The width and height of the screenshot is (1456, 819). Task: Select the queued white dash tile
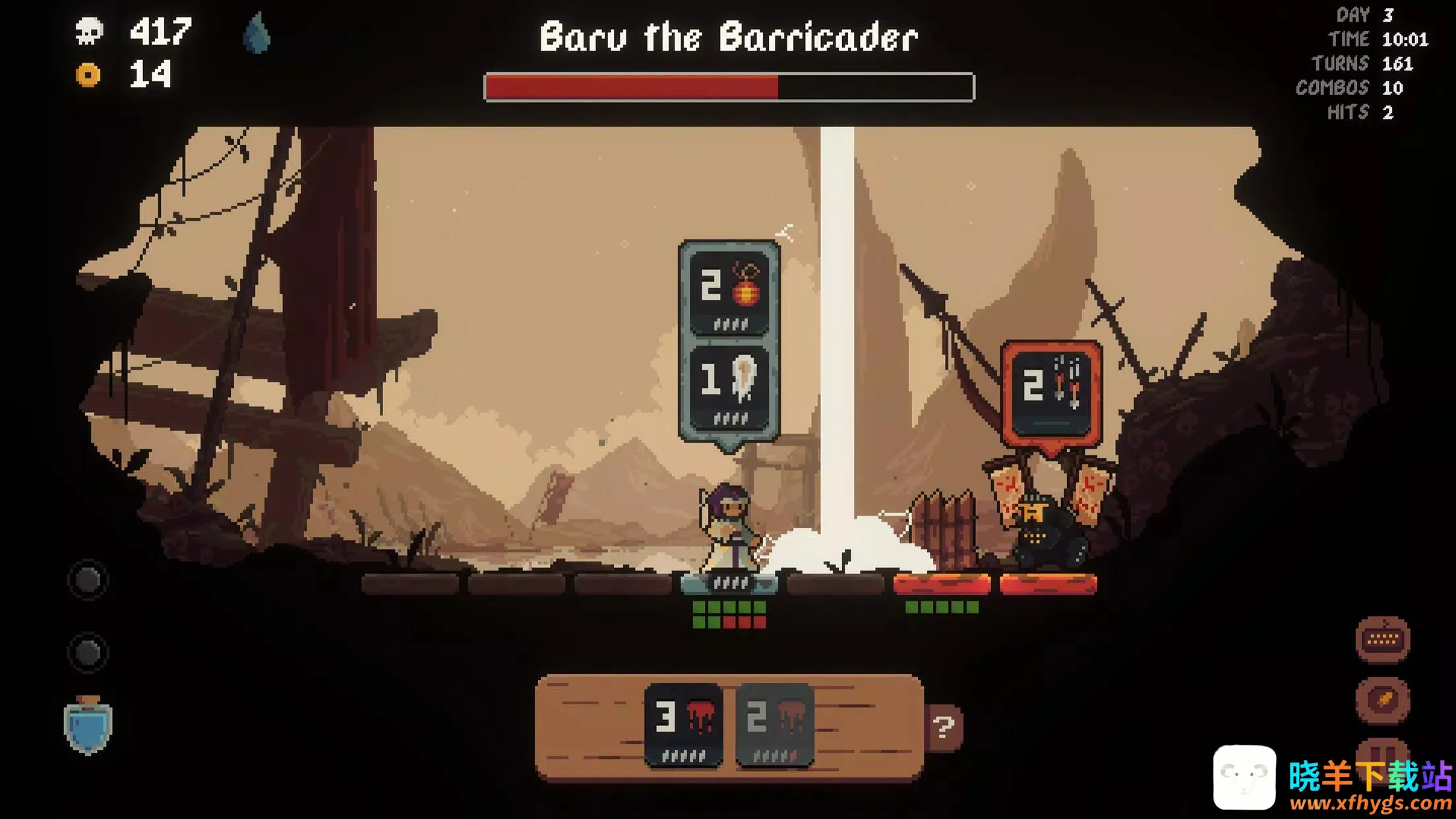click(729, 387)
